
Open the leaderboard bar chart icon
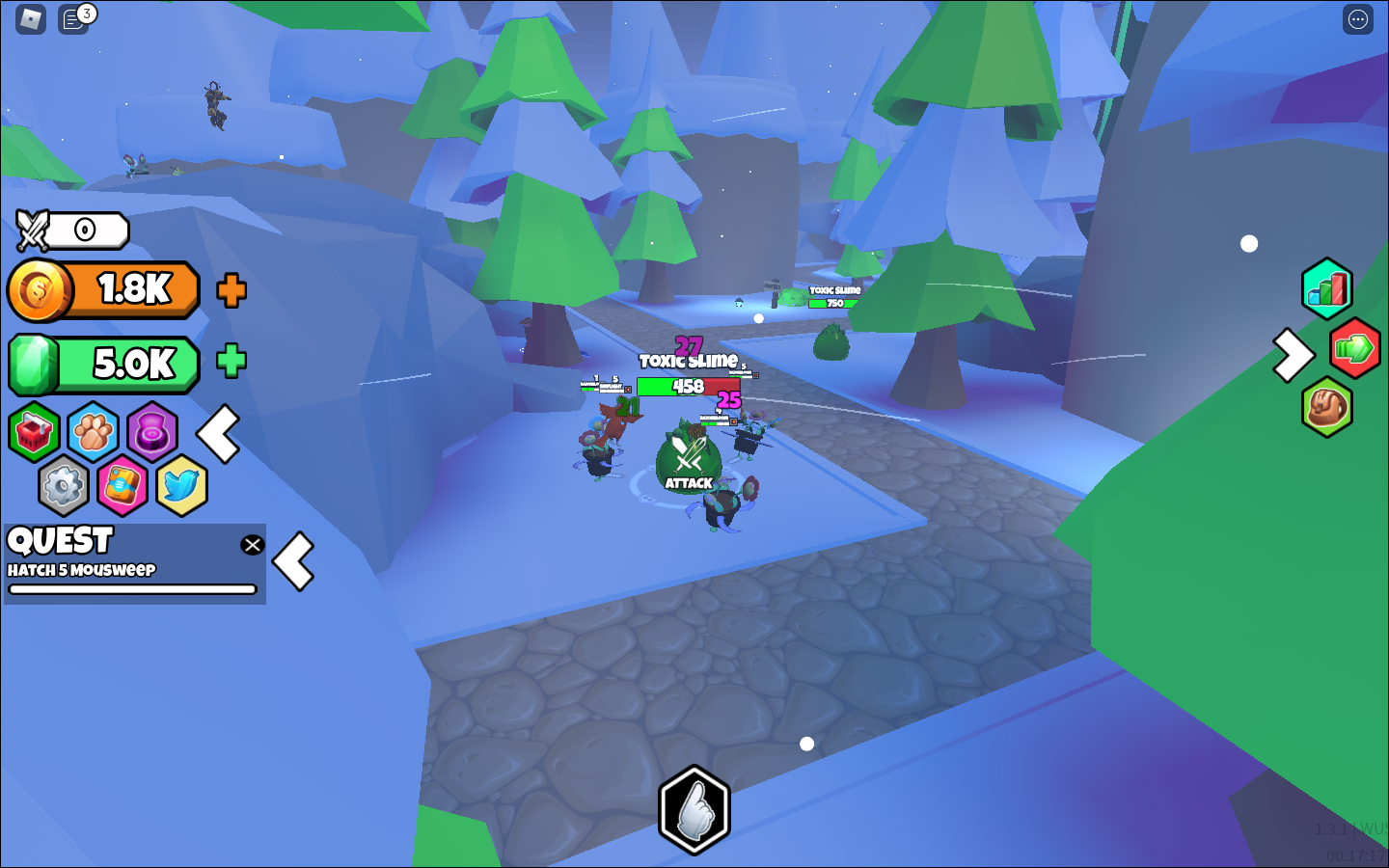(1327, 287)
